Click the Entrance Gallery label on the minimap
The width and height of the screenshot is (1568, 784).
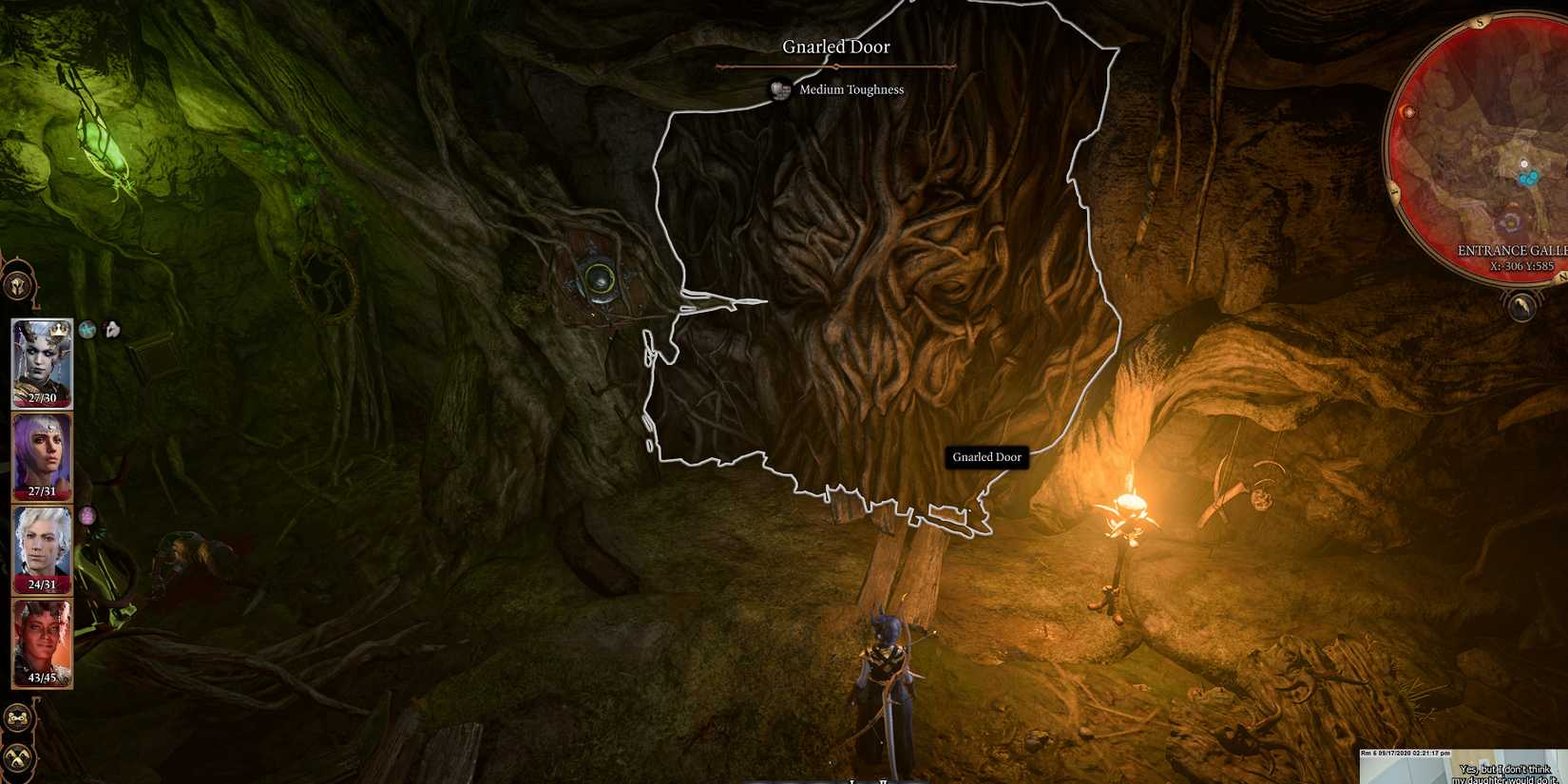(1513, 249)
